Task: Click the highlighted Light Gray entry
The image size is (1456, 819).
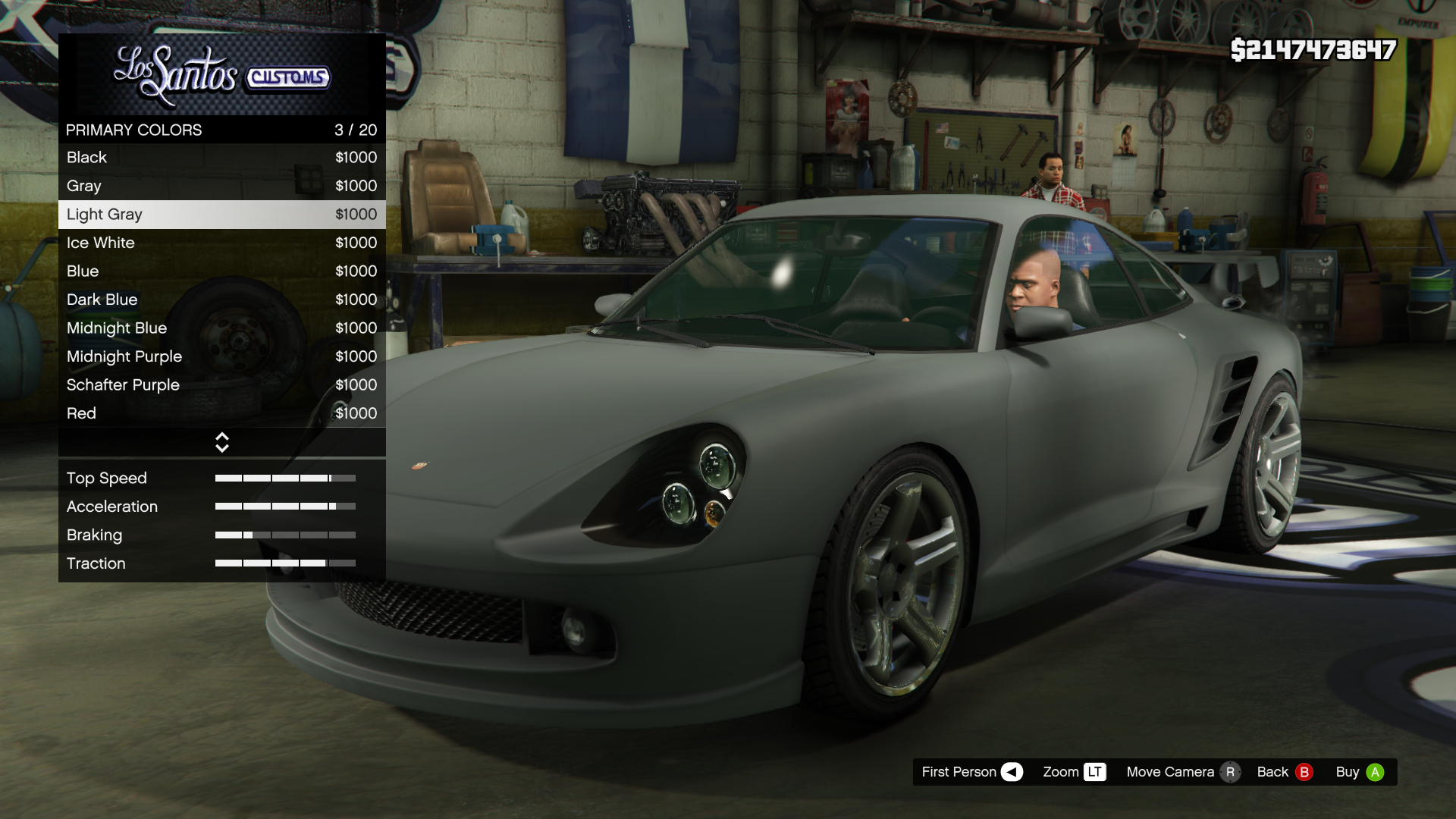Action: 221,215
